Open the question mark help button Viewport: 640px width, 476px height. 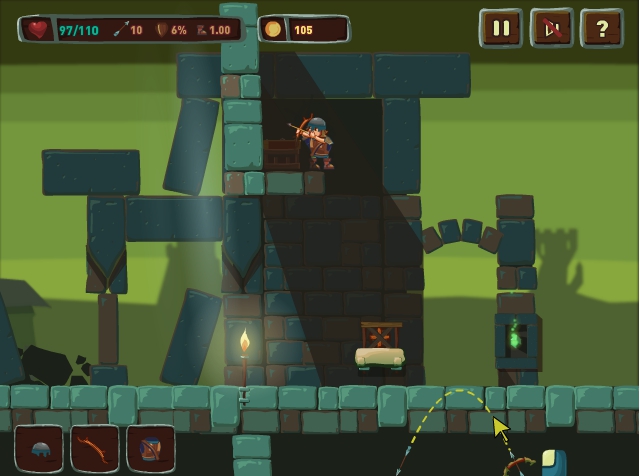601,28
